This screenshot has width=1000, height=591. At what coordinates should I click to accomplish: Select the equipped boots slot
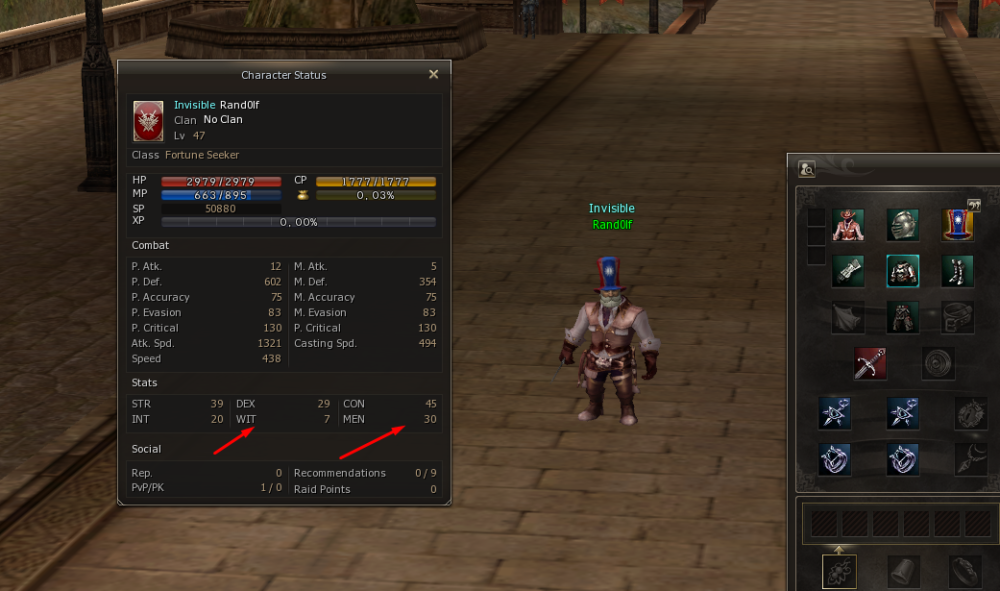(958, 271)
